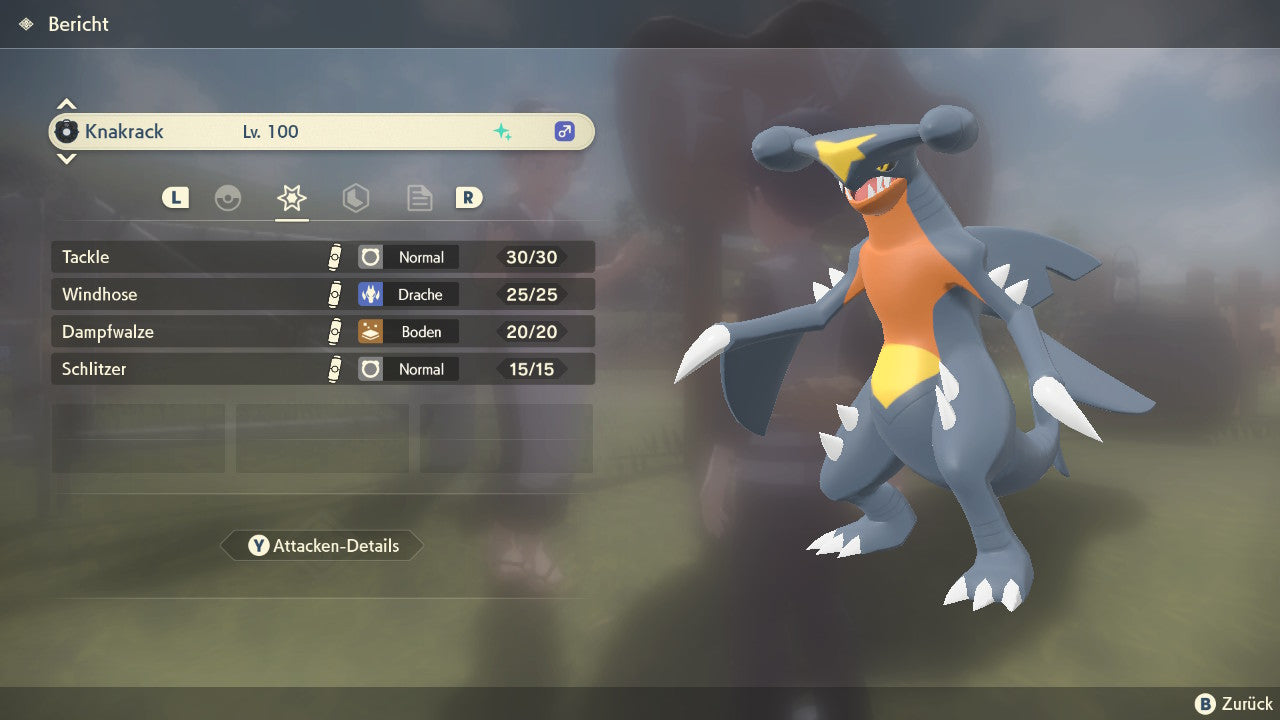1280x720 pixels.
Task: Pick the Schlitzer move row
Action: (x=322, y=369)
